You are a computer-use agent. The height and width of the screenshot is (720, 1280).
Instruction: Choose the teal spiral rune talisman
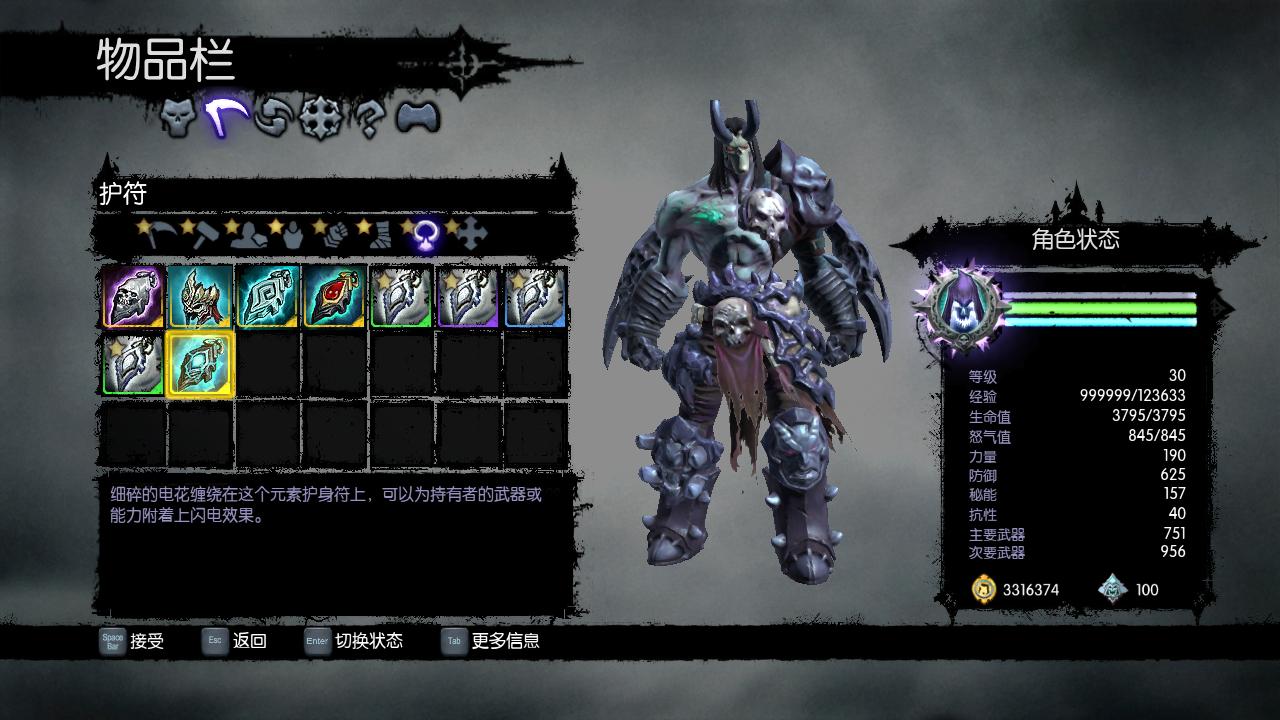tap(267, 297)
